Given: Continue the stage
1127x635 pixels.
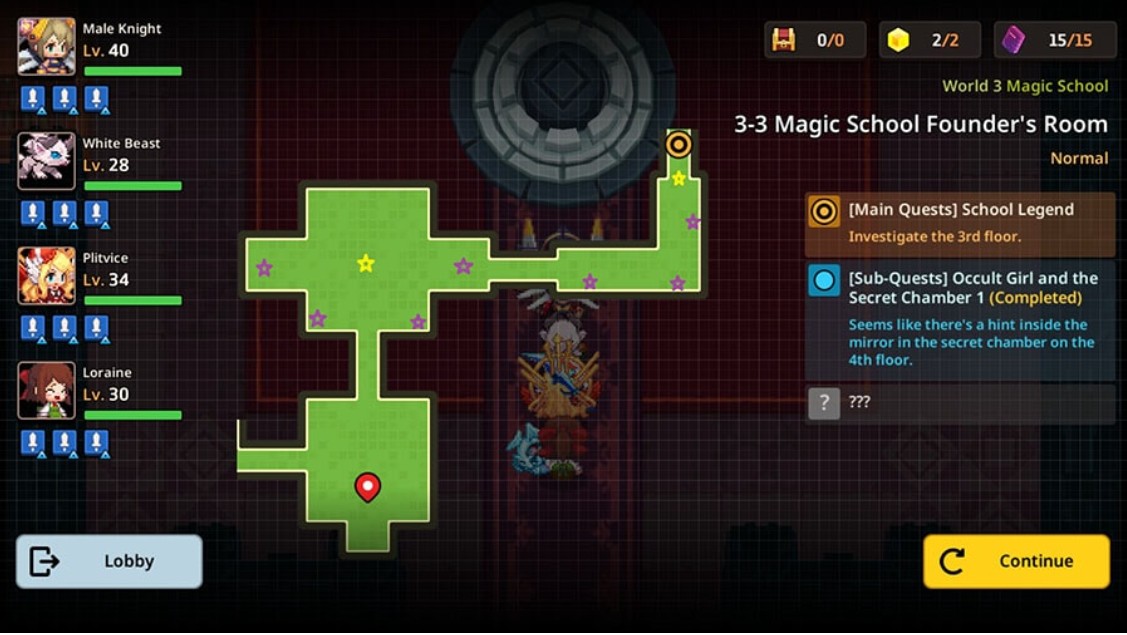Looking at the screenshot, I should [x=1016, y=561].
